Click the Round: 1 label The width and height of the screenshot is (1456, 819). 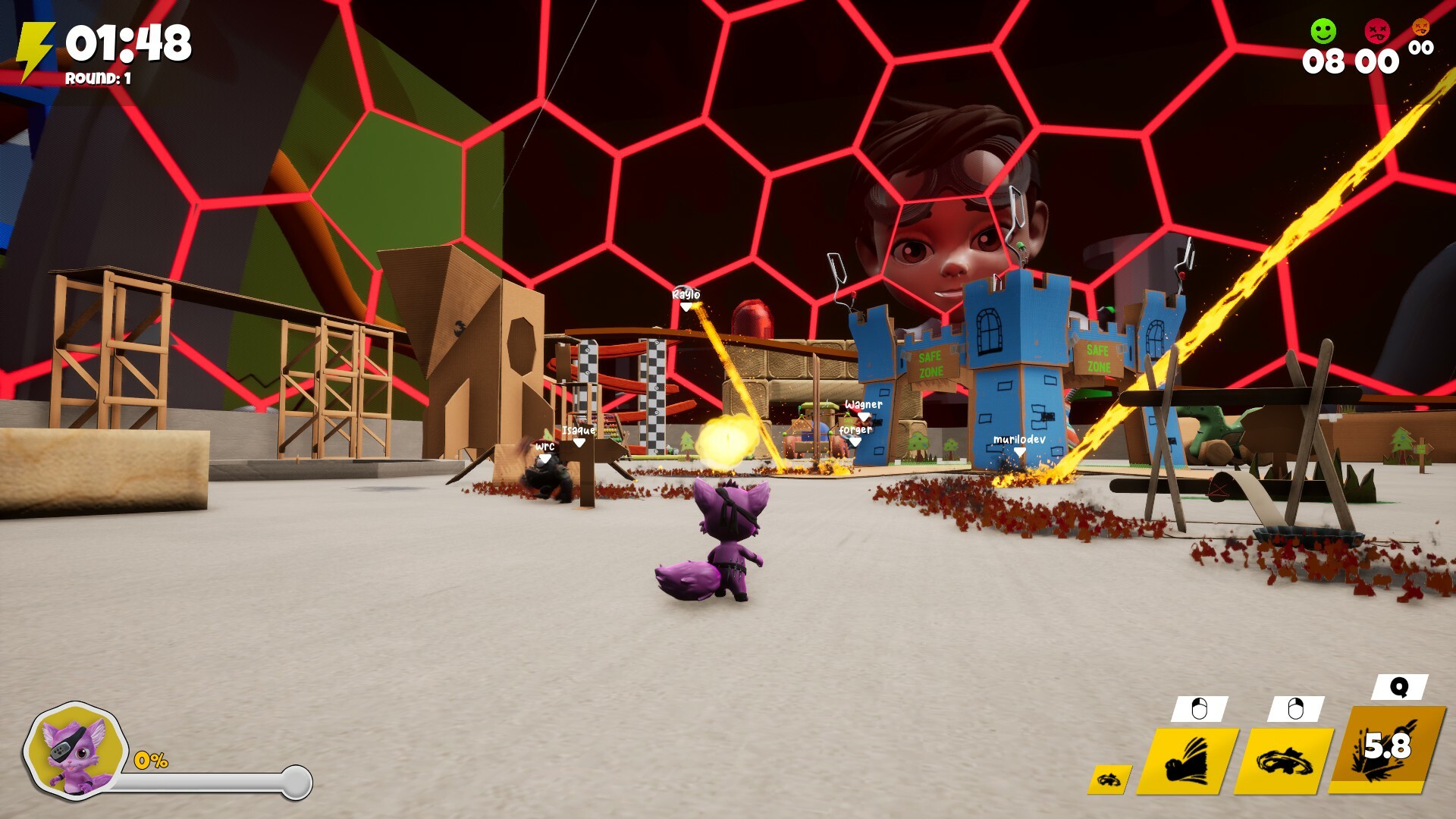point(99,77)
